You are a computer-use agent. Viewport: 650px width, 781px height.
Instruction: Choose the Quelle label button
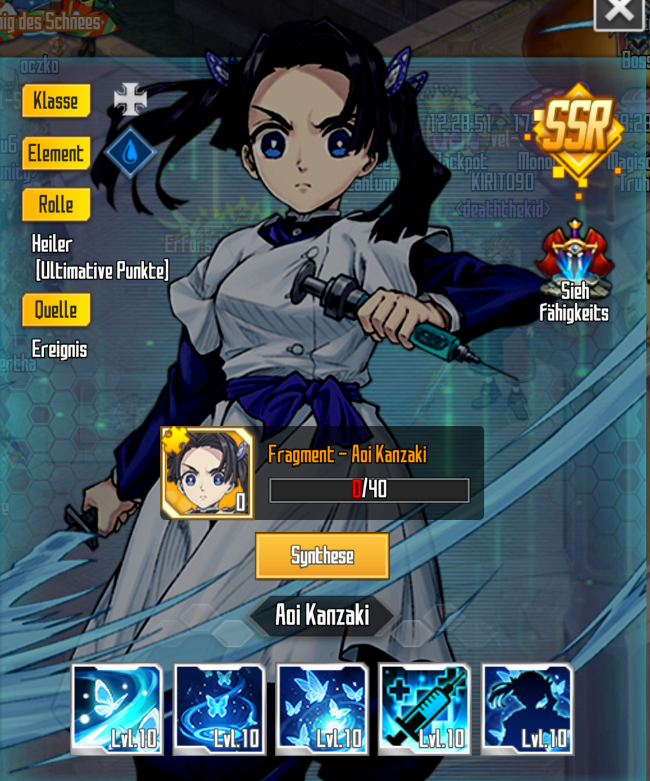(56, 310)
